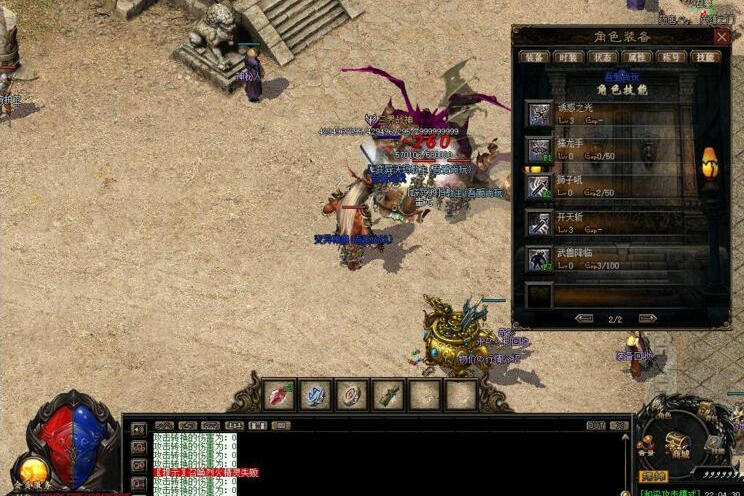
Task: Click the OUT button above chat
Action: tap(596, 425)
